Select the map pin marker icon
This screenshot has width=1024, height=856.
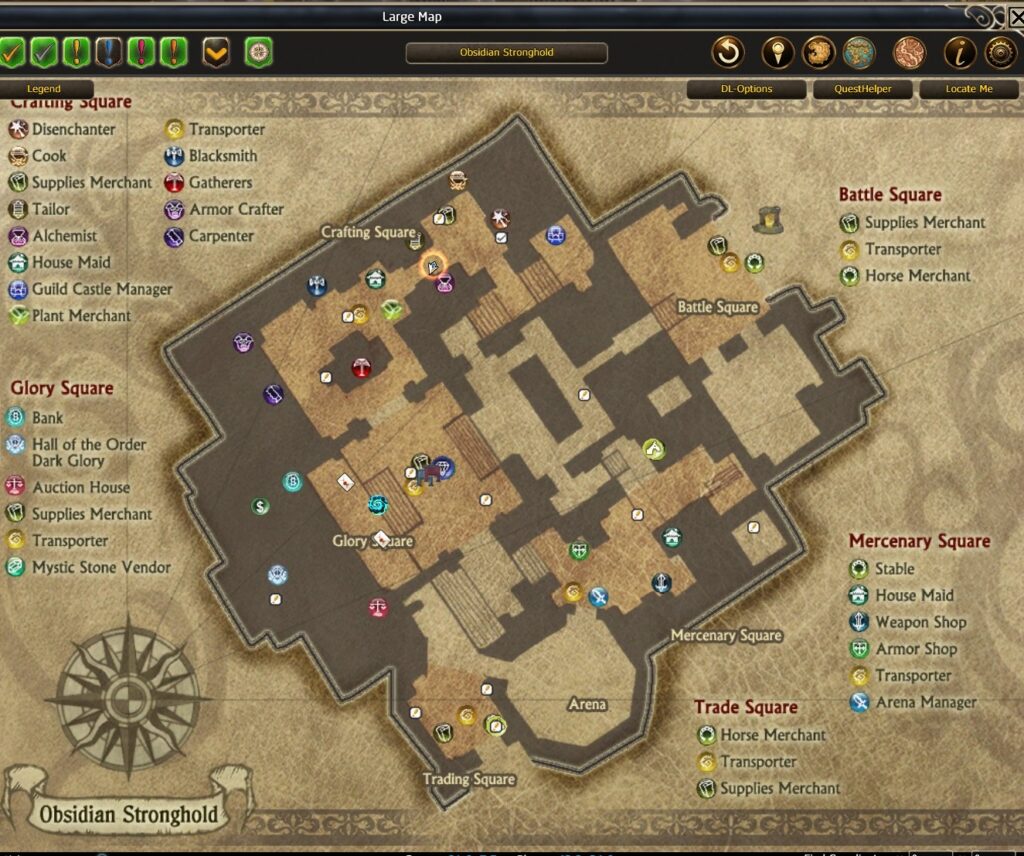[777, 52]
